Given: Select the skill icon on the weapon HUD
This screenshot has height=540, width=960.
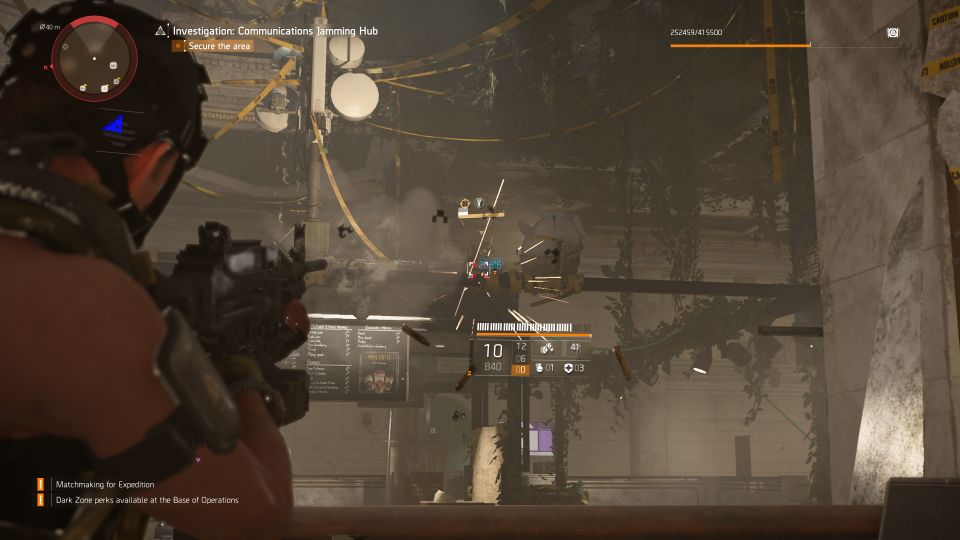Looking at the screenshot, I should (546, 349).
